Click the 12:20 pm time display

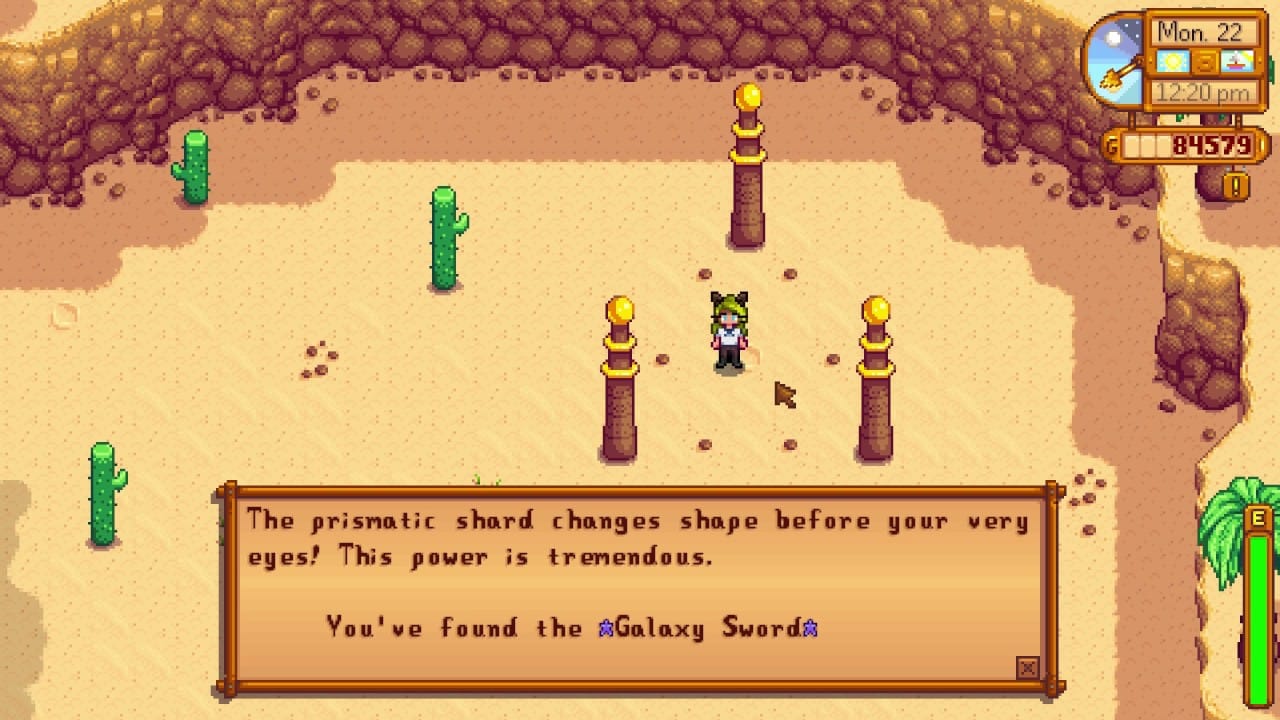pos(1203,92)
